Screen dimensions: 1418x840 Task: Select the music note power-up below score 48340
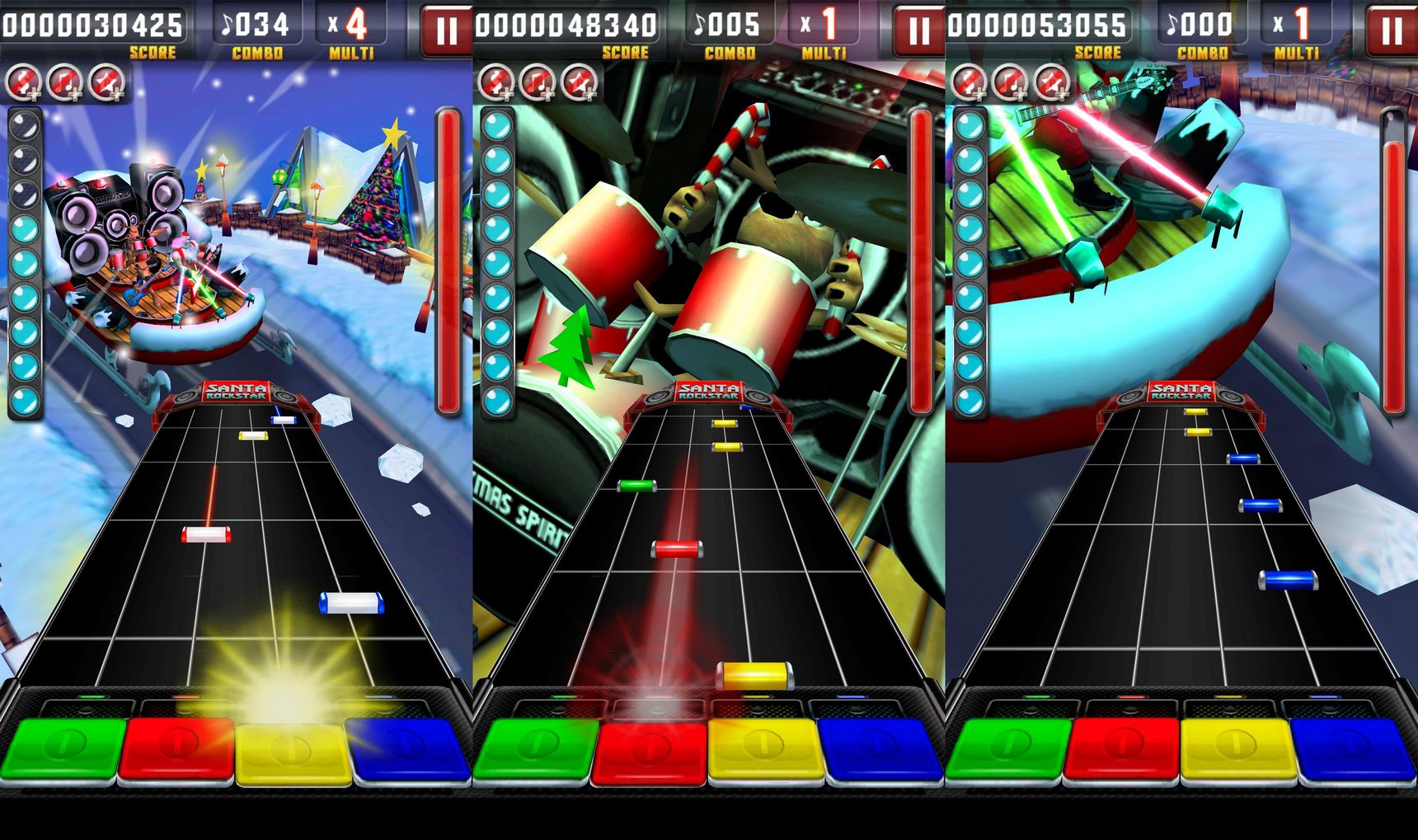point(538,82)
